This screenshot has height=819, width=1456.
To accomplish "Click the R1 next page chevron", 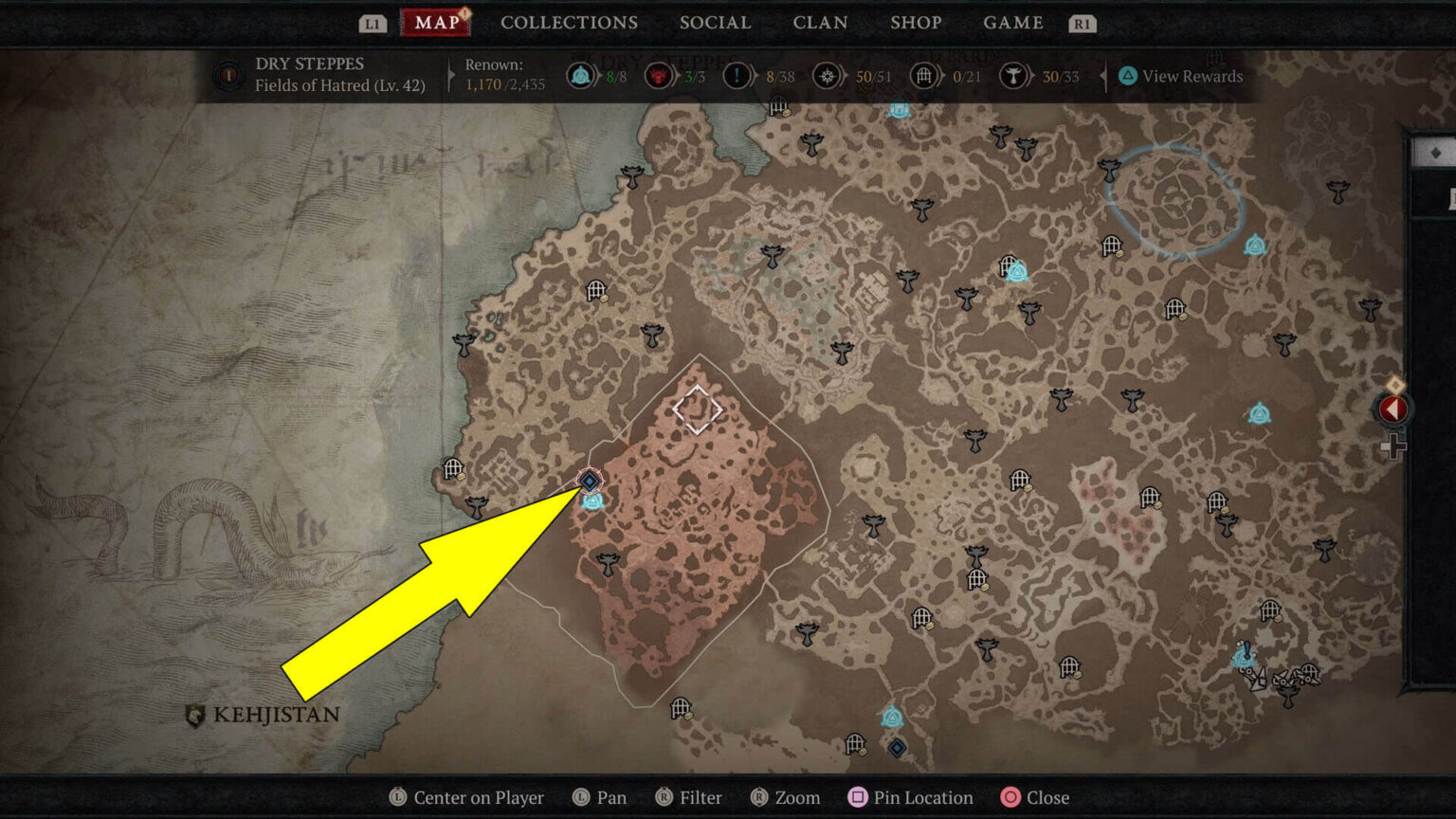I will [x=1083, y=23].
